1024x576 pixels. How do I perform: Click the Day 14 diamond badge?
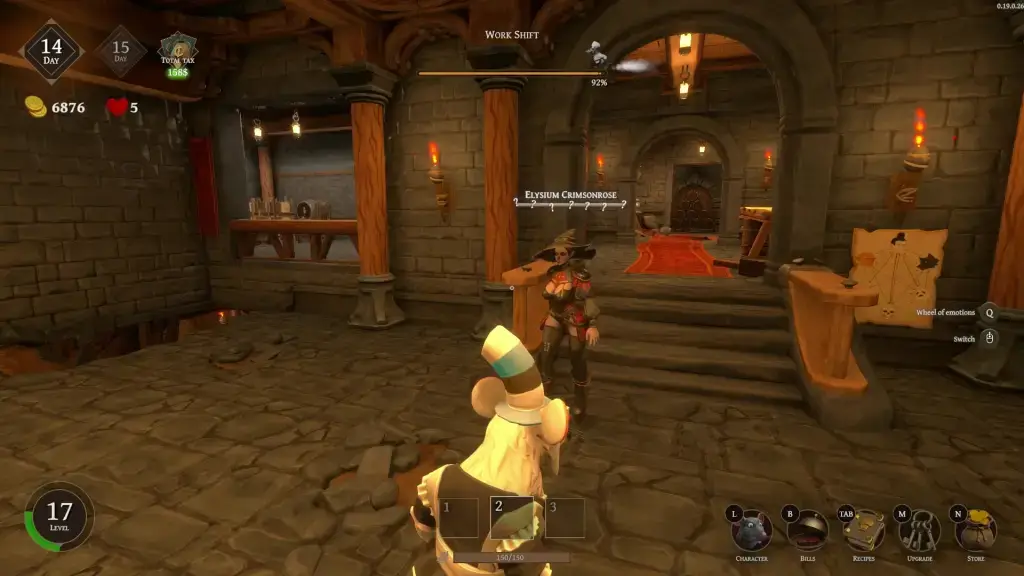52,51
